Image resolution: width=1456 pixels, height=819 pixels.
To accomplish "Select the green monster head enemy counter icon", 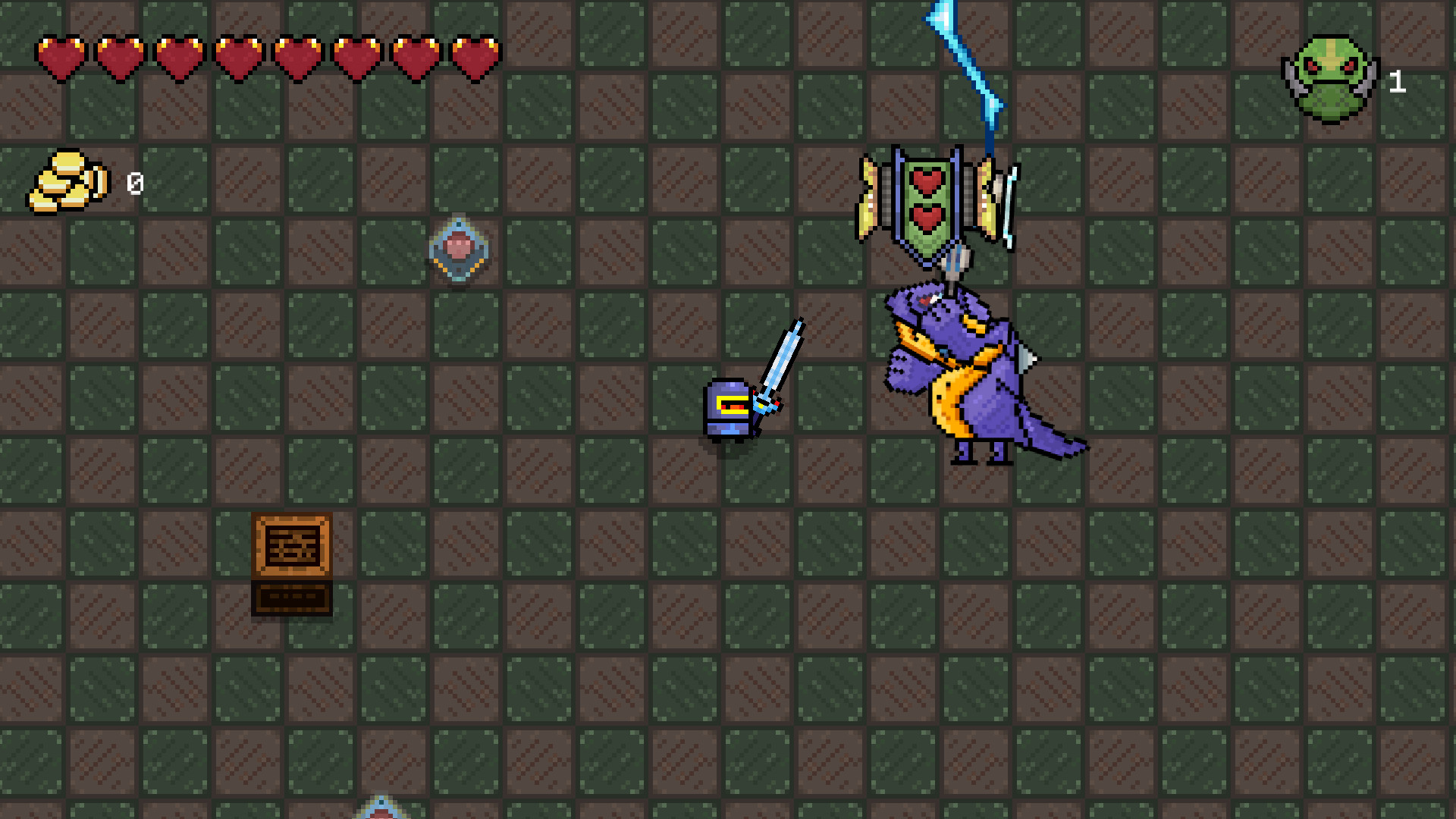I will pyautogui.click(x=1331, y=76).
